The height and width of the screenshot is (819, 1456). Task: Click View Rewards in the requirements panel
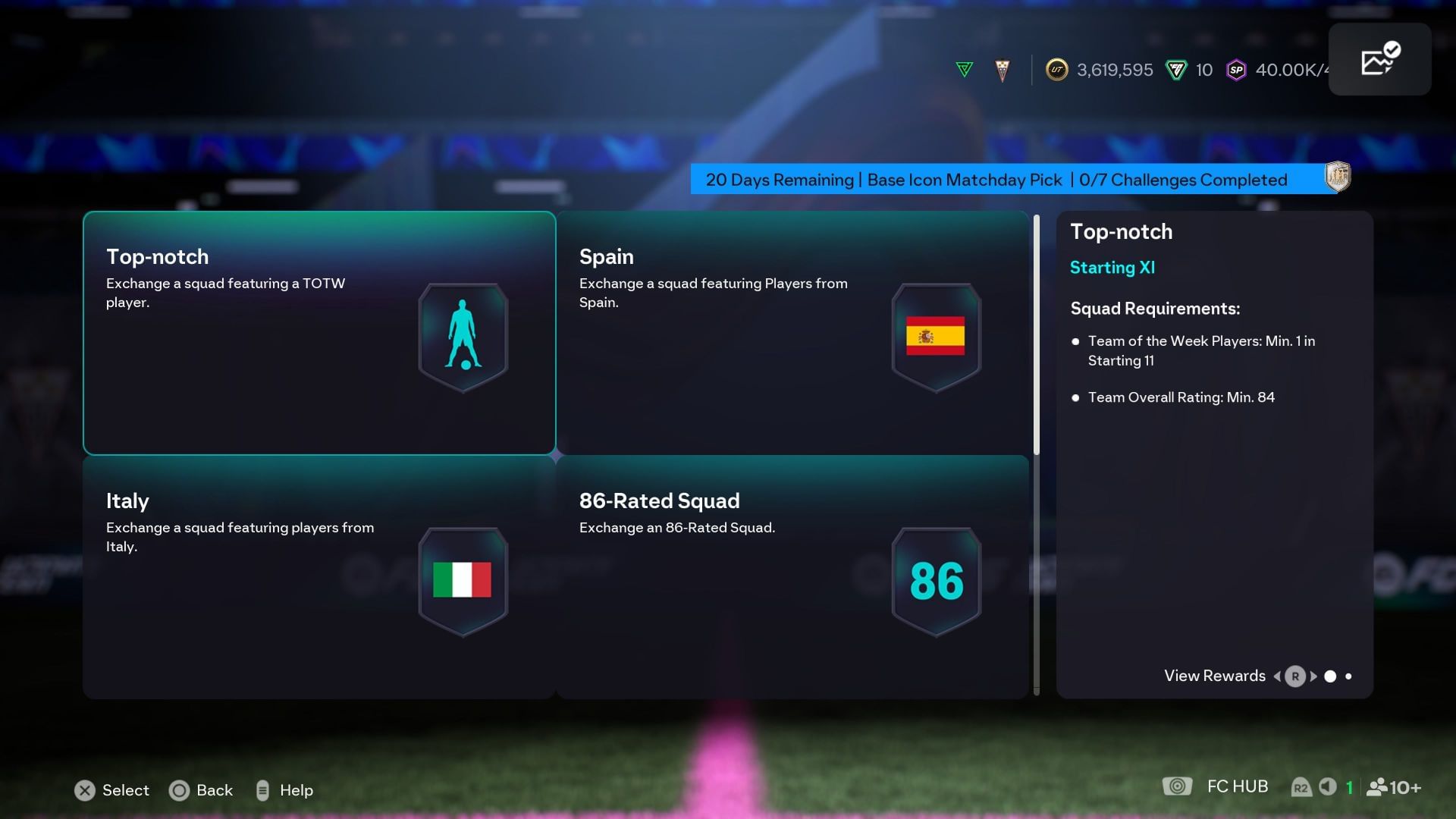pyautogui.click(x=1213, y=676)
